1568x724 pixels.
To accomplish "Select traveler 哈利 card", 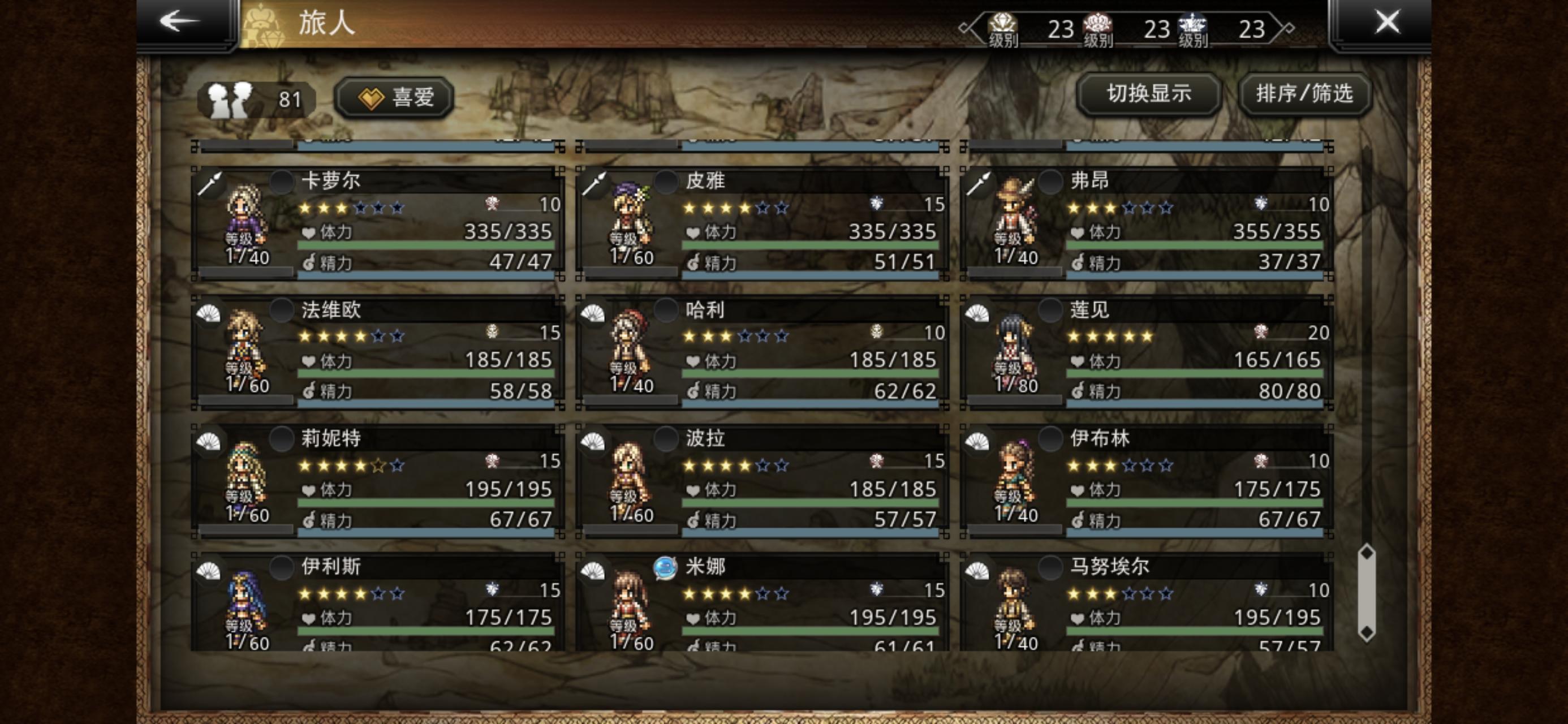I will pos(762,352).
